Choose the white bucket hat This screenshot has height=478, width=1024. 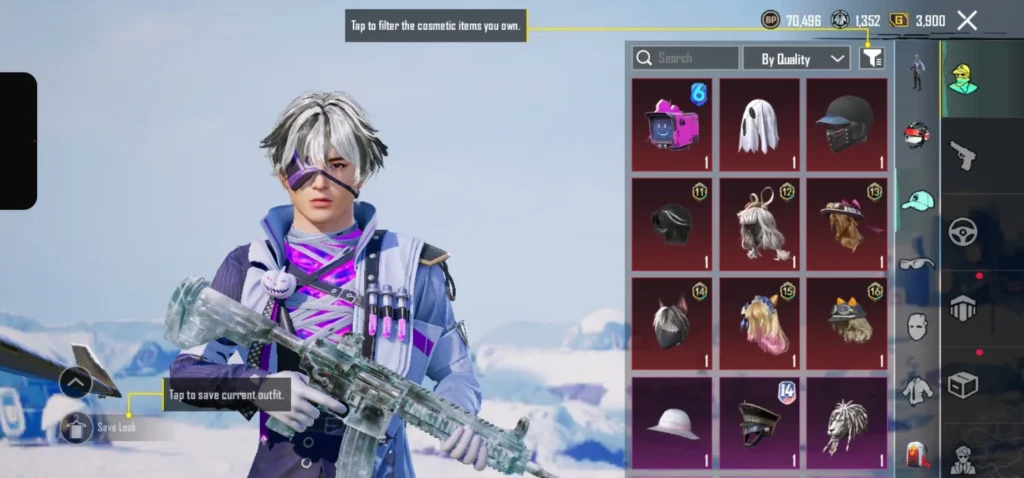click(672, 422)
